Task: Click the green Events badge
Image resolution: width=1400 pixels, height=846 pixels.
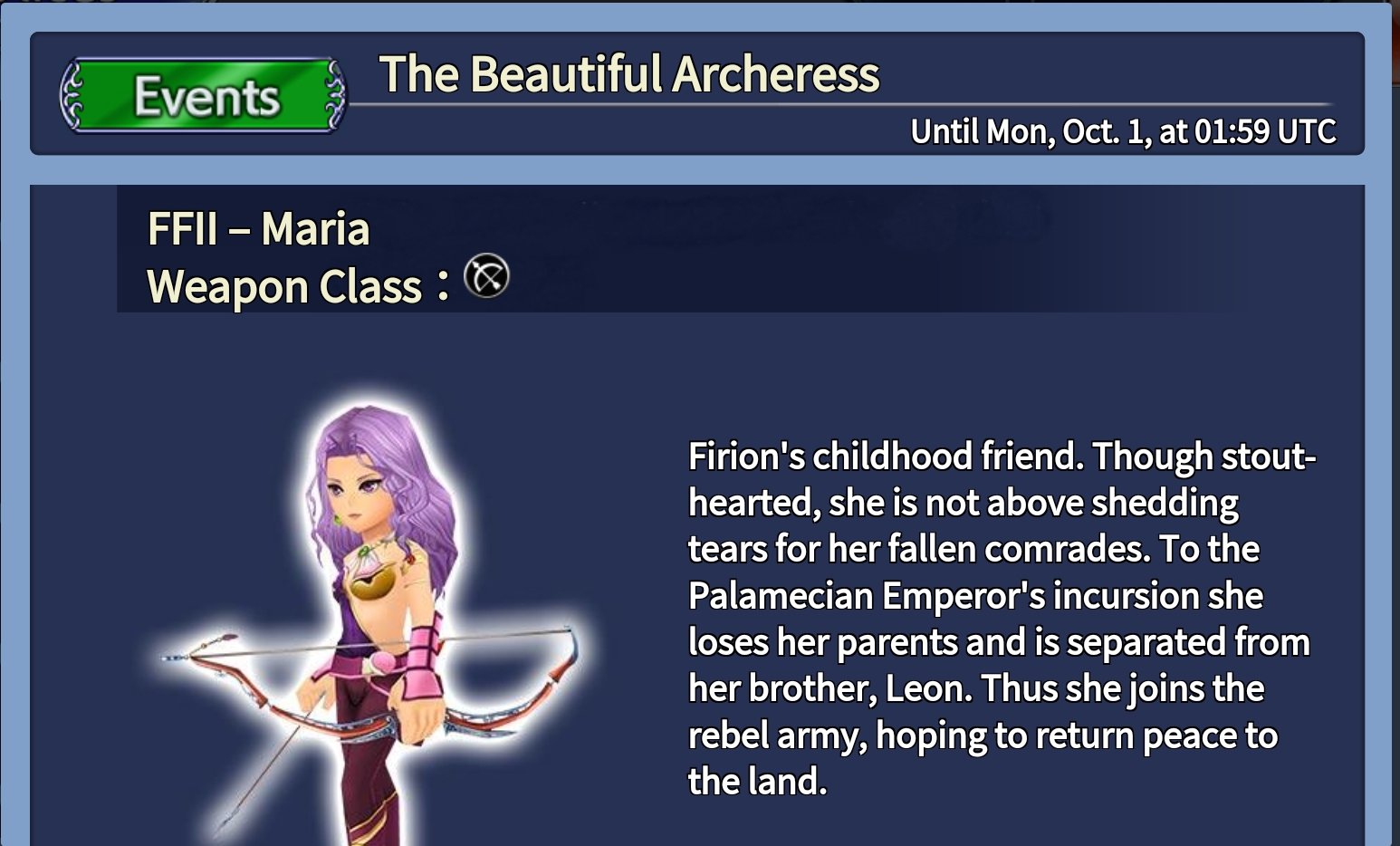Action: coord(203,96)
